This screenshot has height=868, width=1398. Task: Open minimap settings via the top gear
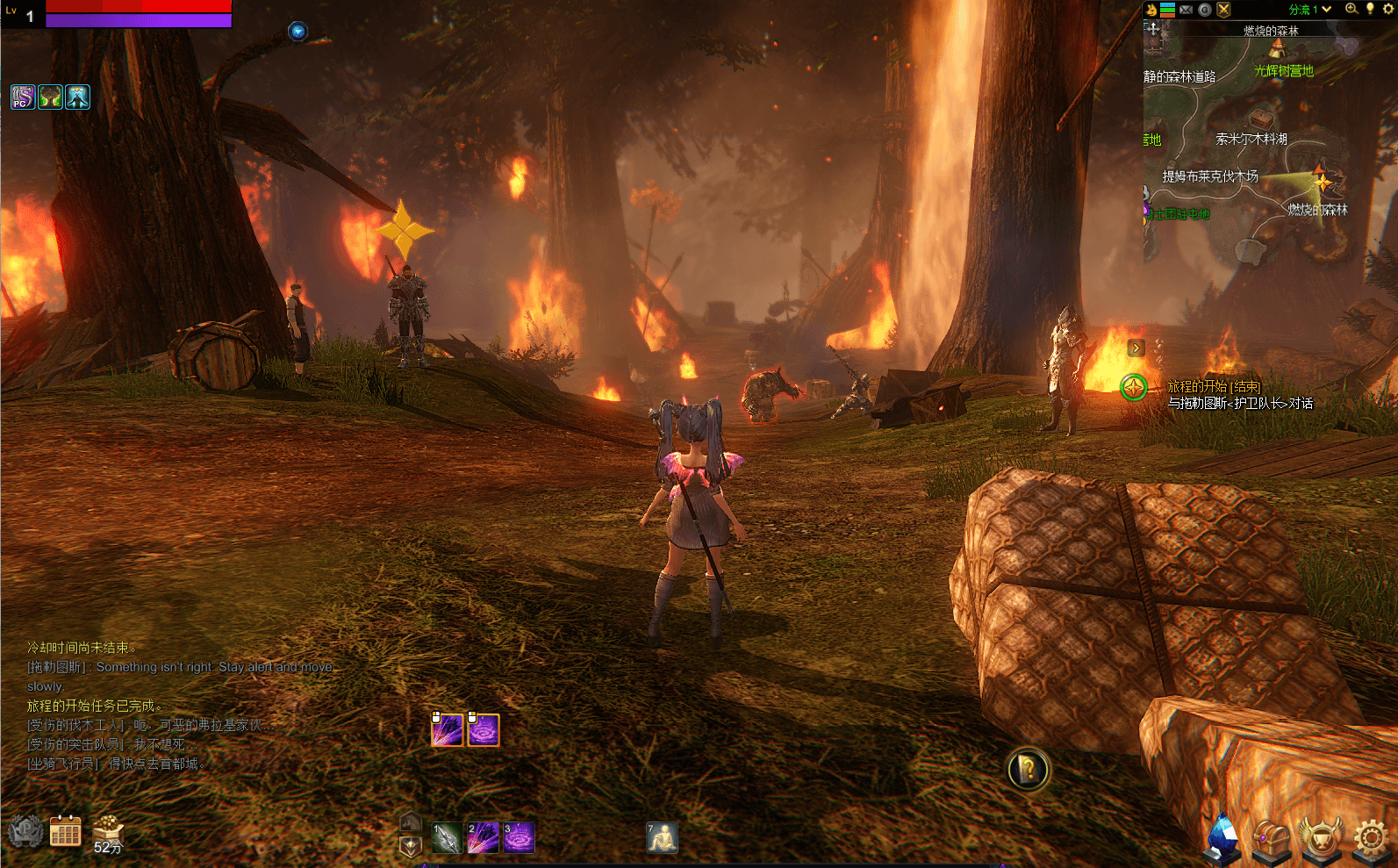[x=1388, y=9]
